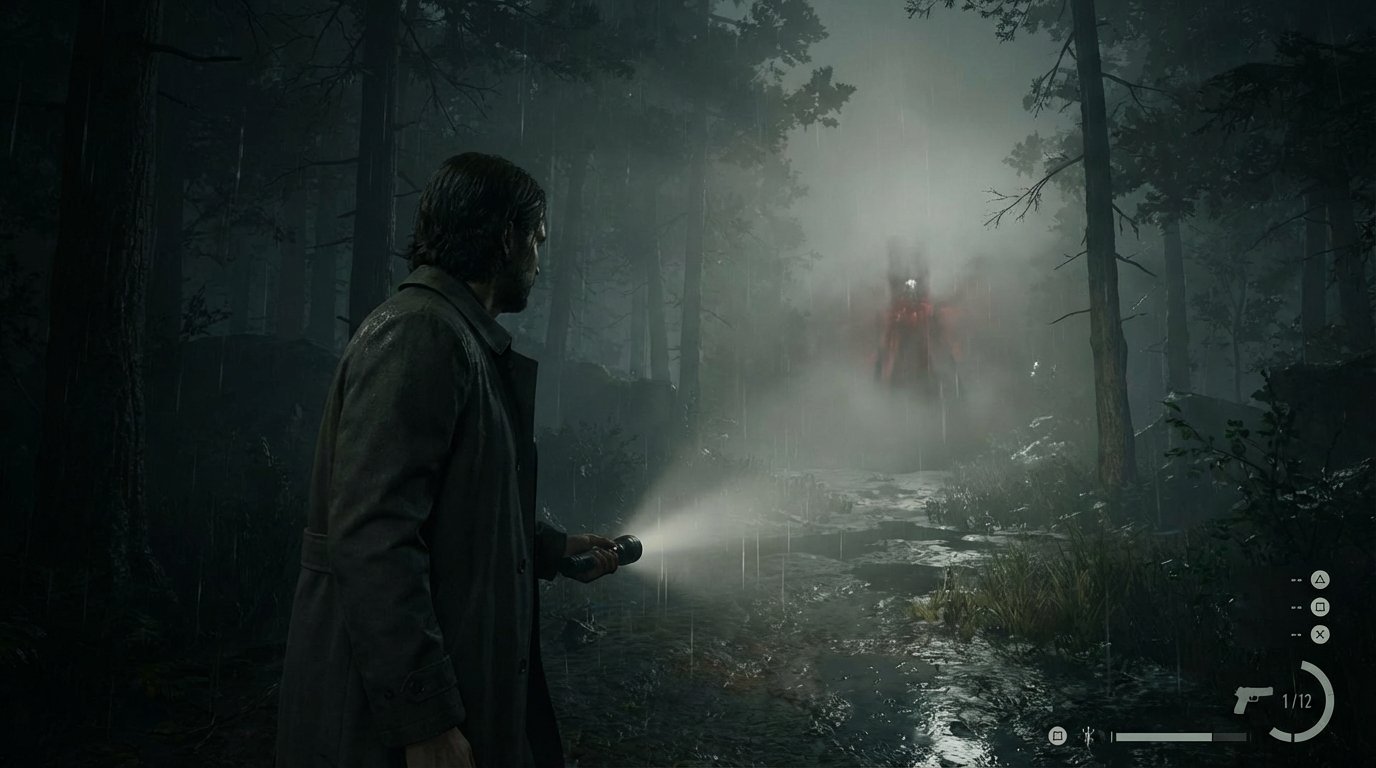The image size is (1376, 768).
Task: Click the X button prompt
Action: (1320, 633)
